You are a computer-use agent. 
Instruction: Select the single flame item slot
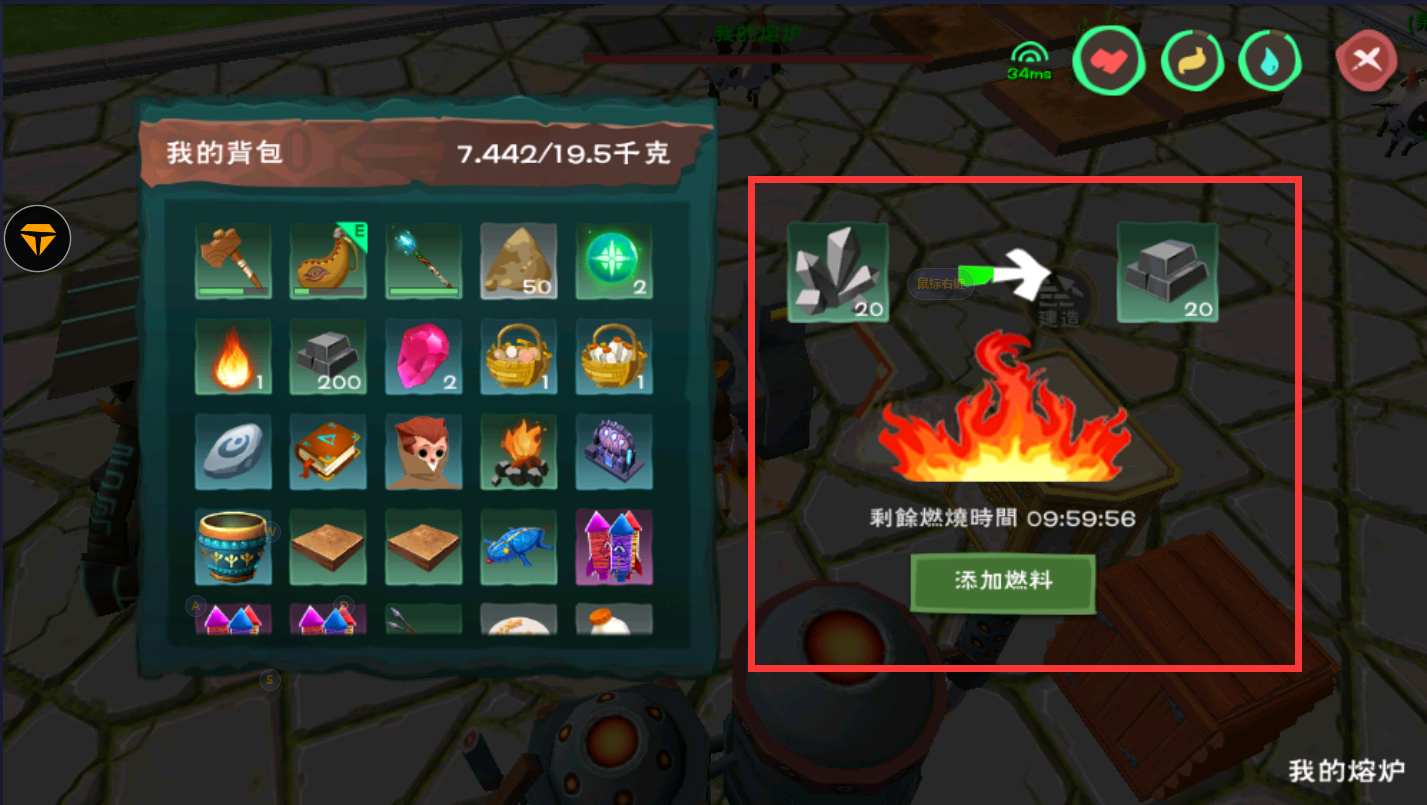(x=233, y=357)
